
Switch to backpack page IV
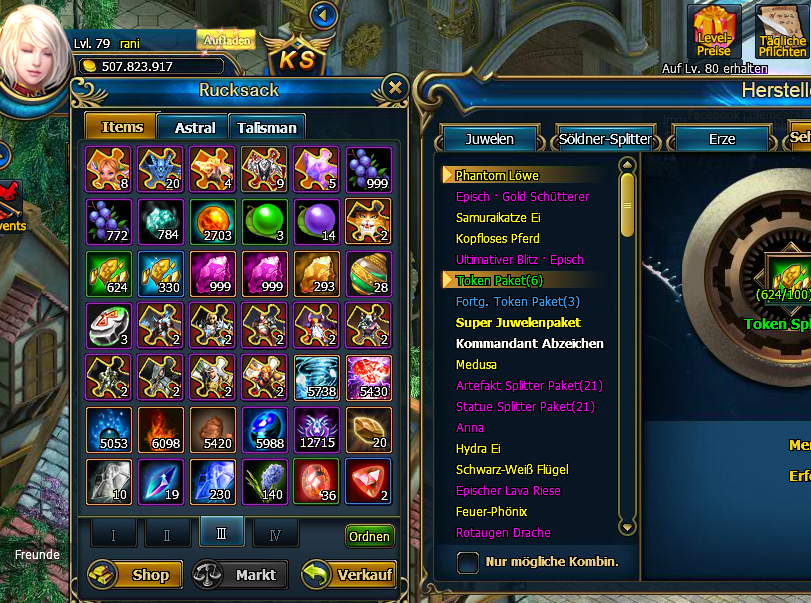pos(275,534)
